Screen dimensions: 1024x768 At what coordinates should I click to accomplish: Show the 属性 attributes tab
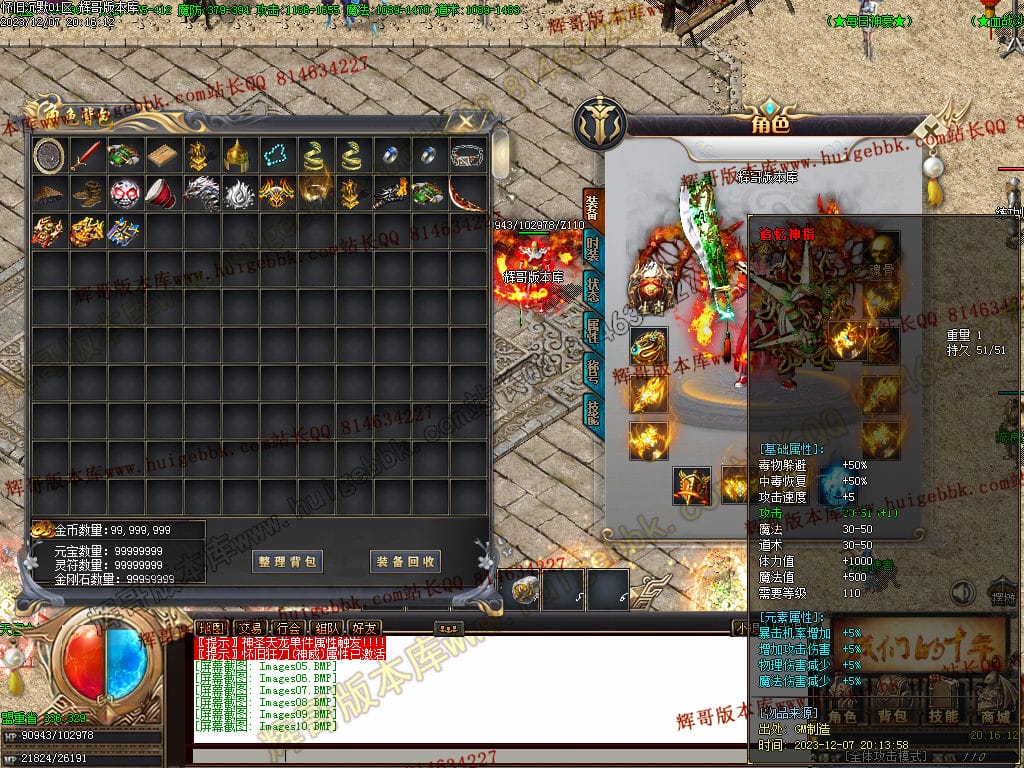pyautogui.click(x=593, y=329)
